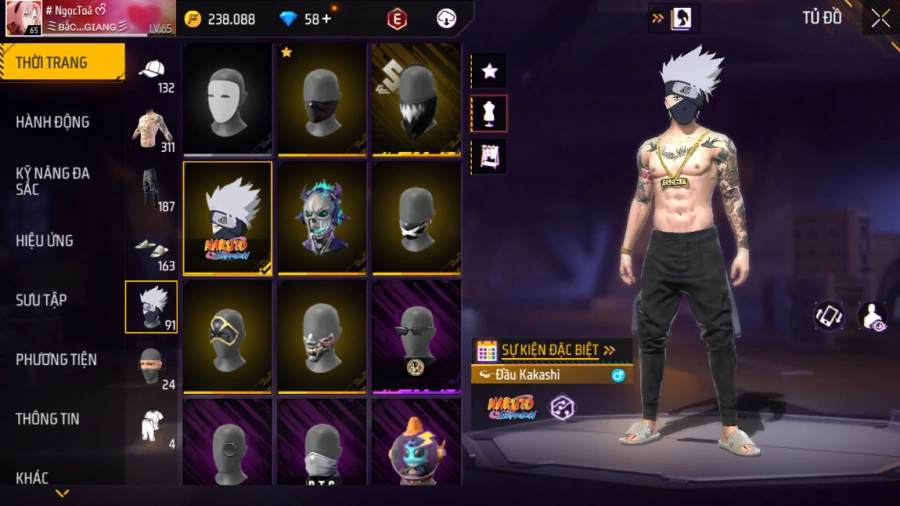900x506 pixels.
Task: Select the Hiệu Ứng menu entry
Action: coord(45,241)
